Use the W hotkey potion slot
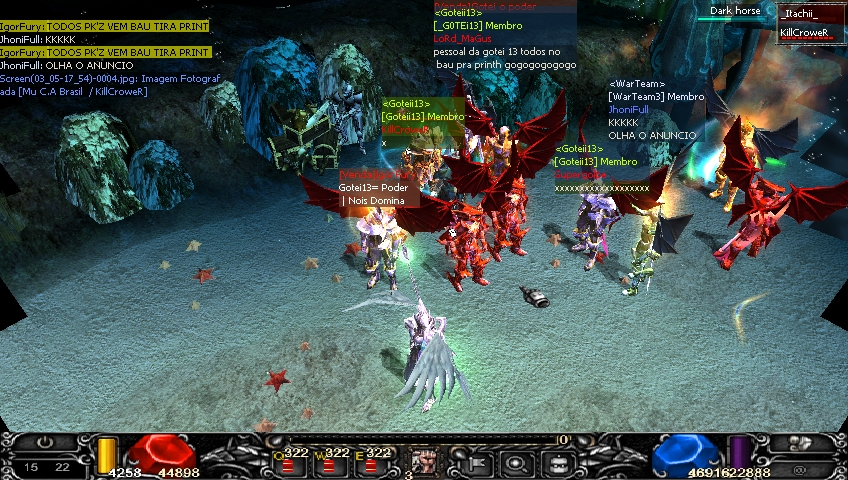 click(x=329, y=462)
